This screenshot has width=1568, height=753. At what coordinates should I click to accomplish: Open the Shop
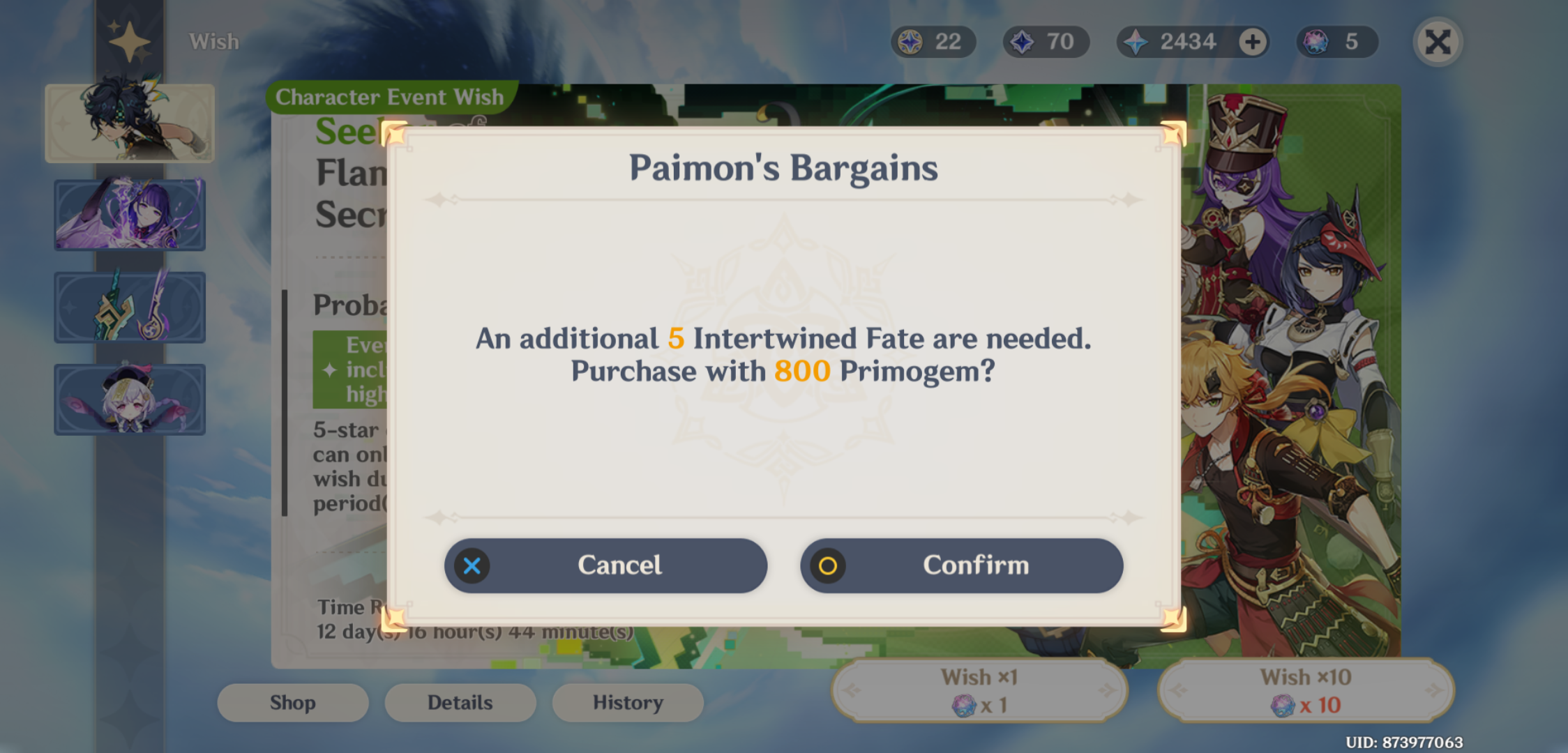point(292,702)
